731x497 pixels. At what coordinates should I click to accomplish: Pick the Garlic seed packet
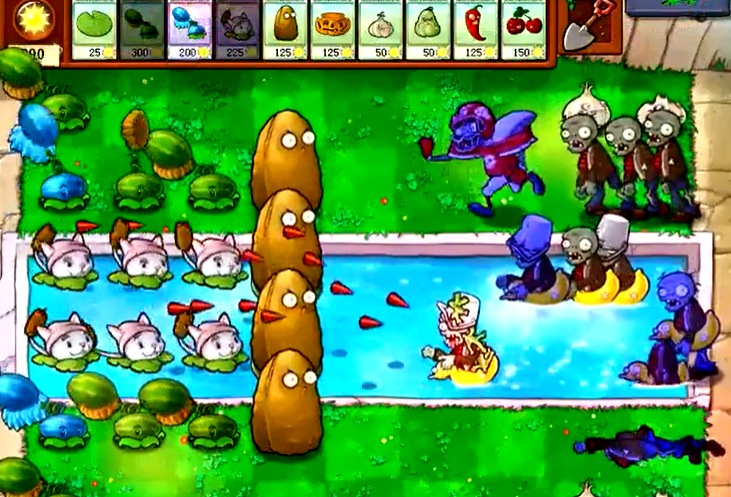[x=381, y=30]
